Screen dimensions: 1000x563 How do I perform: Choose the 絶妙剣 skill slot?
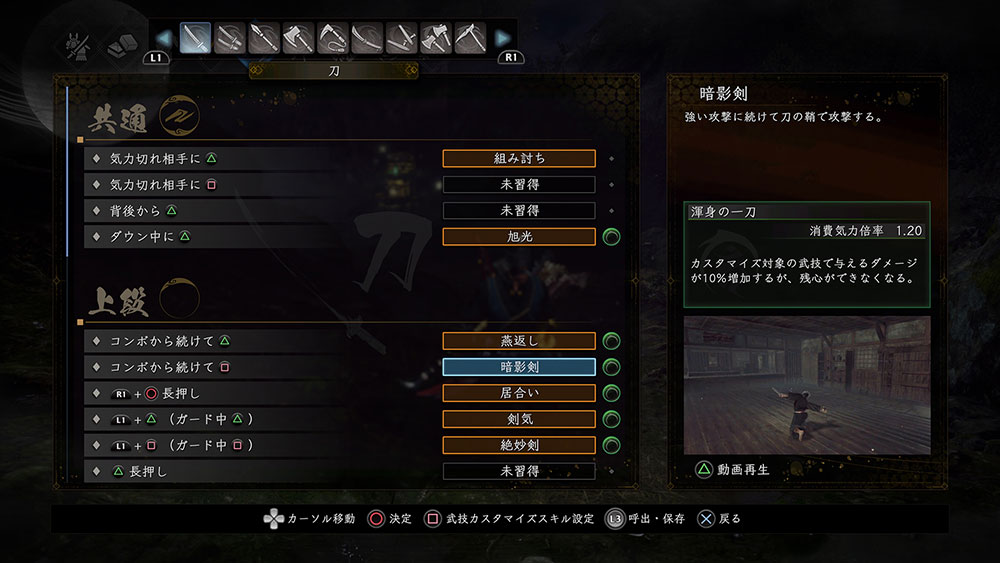coord(519,445)
